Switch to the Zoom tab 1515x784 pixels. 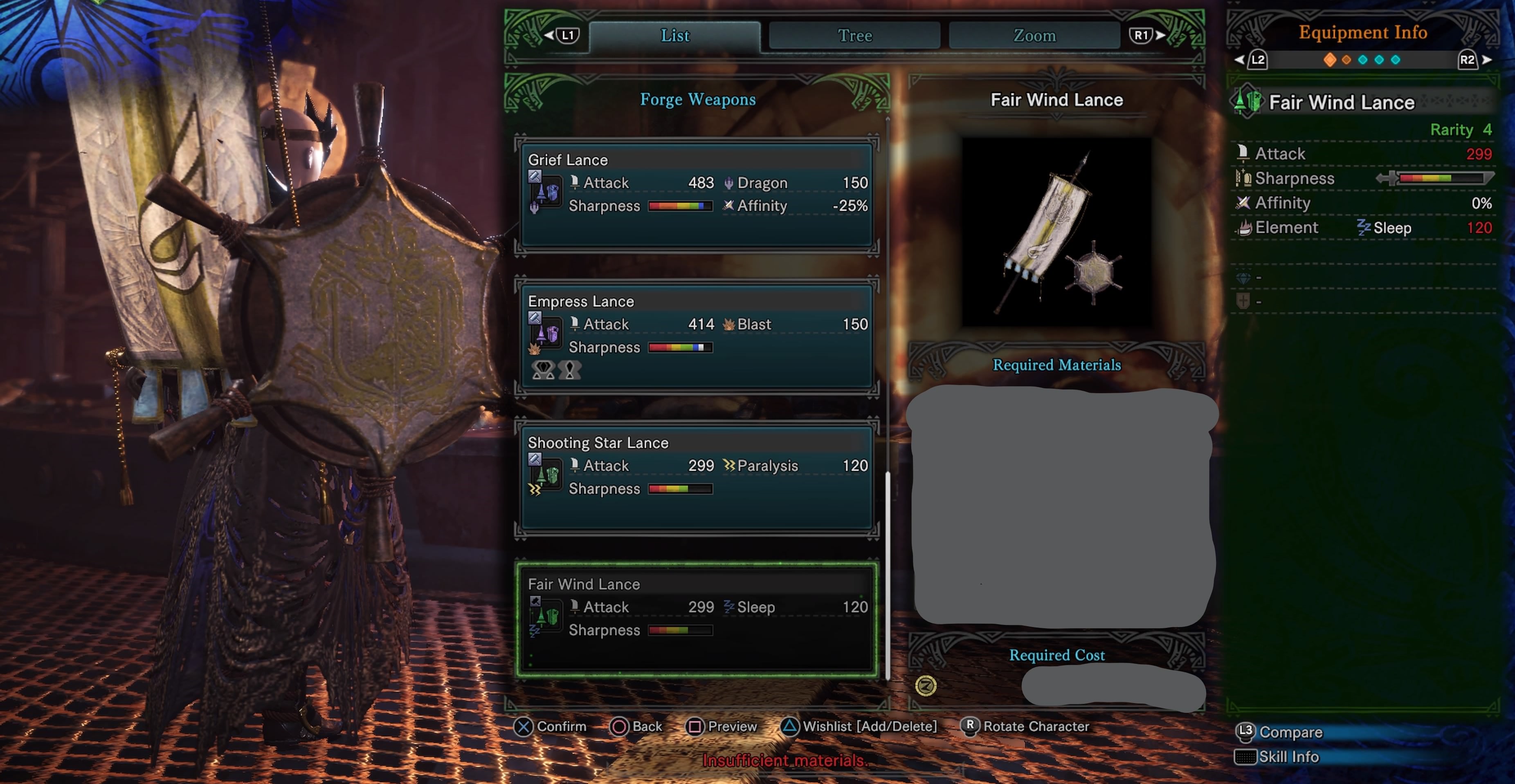[1034, 36]
